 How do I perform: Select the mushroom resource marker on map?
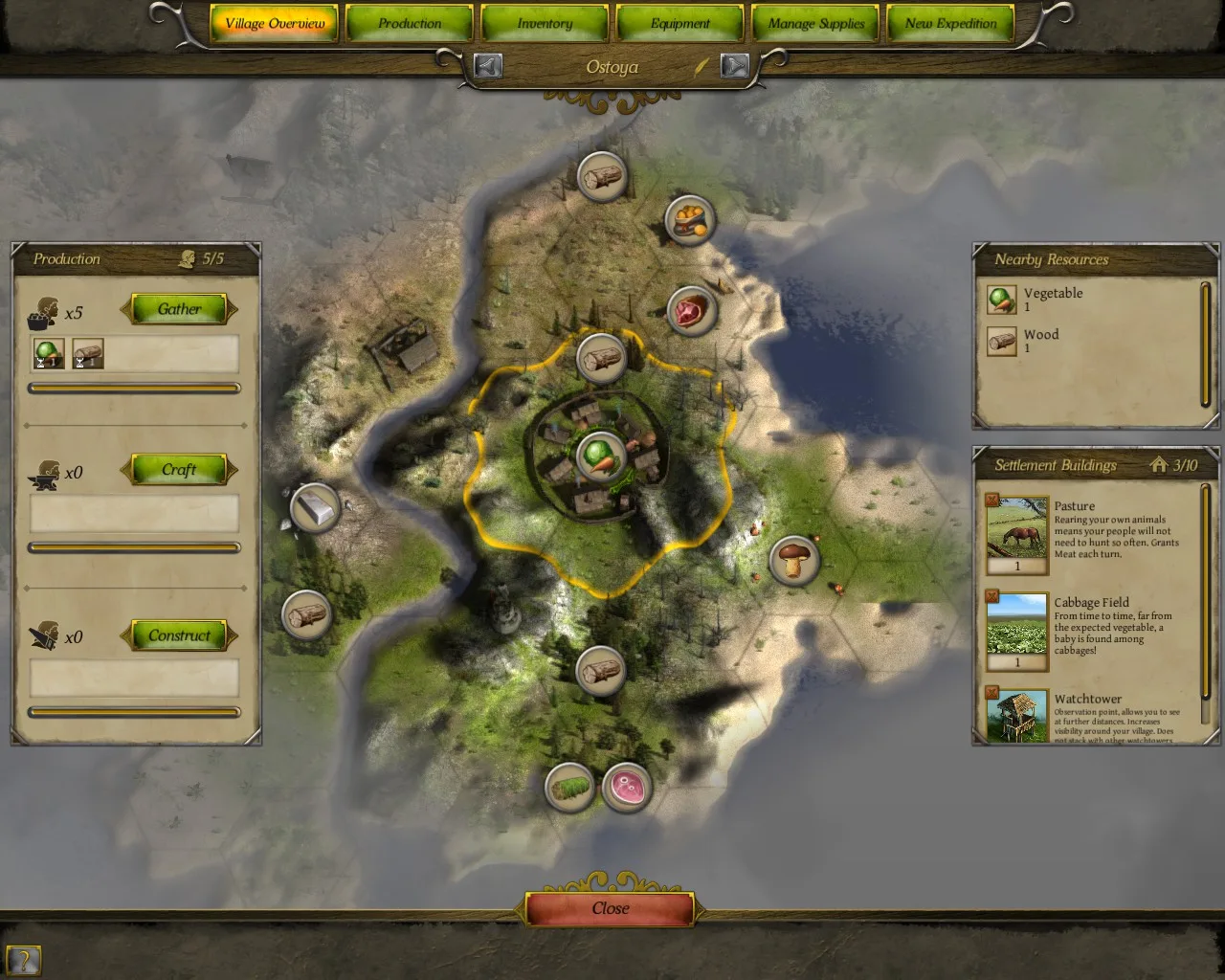[794, 560]
